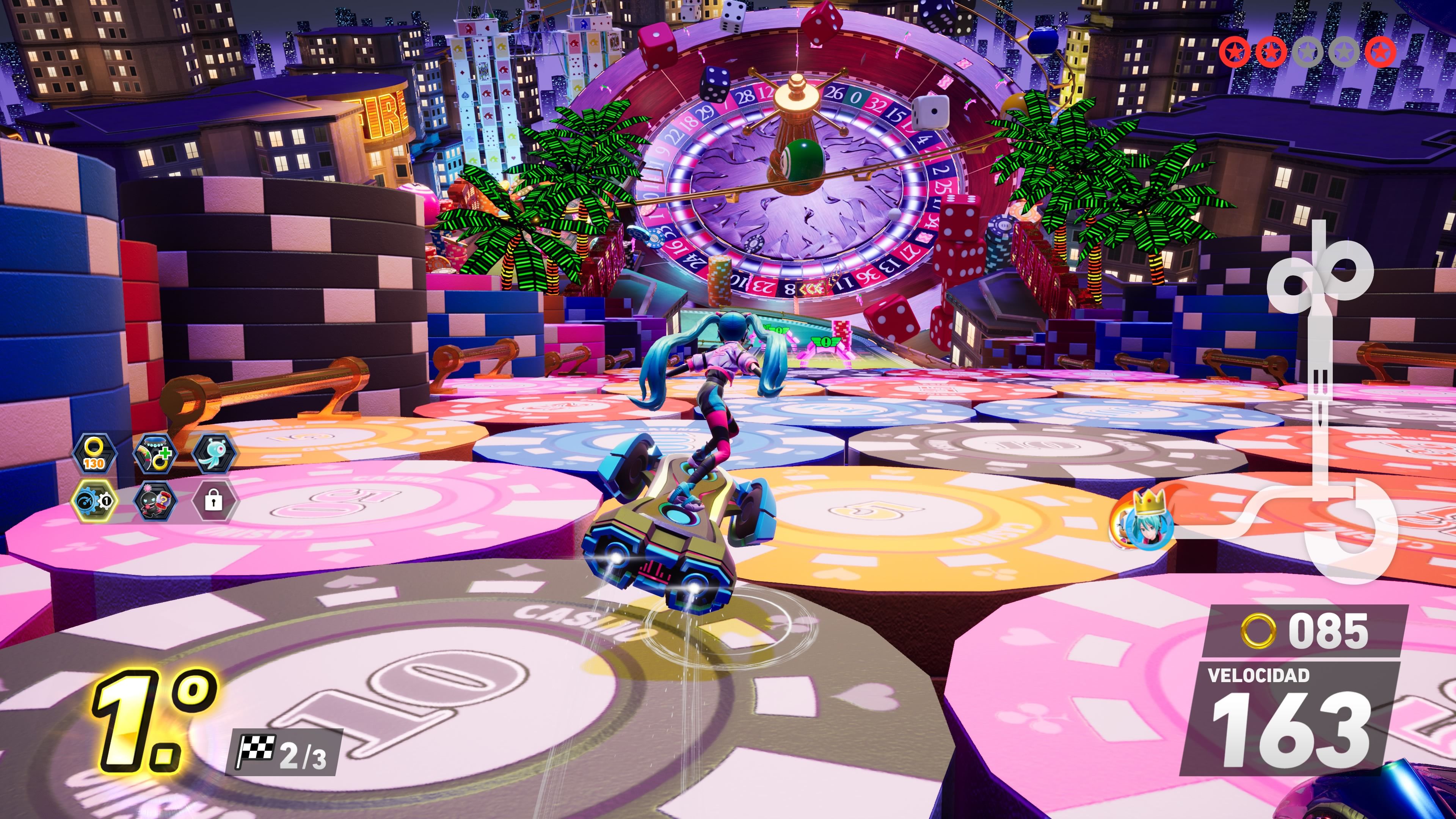Image resolution: width=1456 pixels, height=819 pixels.
Task: Select the ring counter showing 130
Action: pyautogui.click(x=95, y=453)
